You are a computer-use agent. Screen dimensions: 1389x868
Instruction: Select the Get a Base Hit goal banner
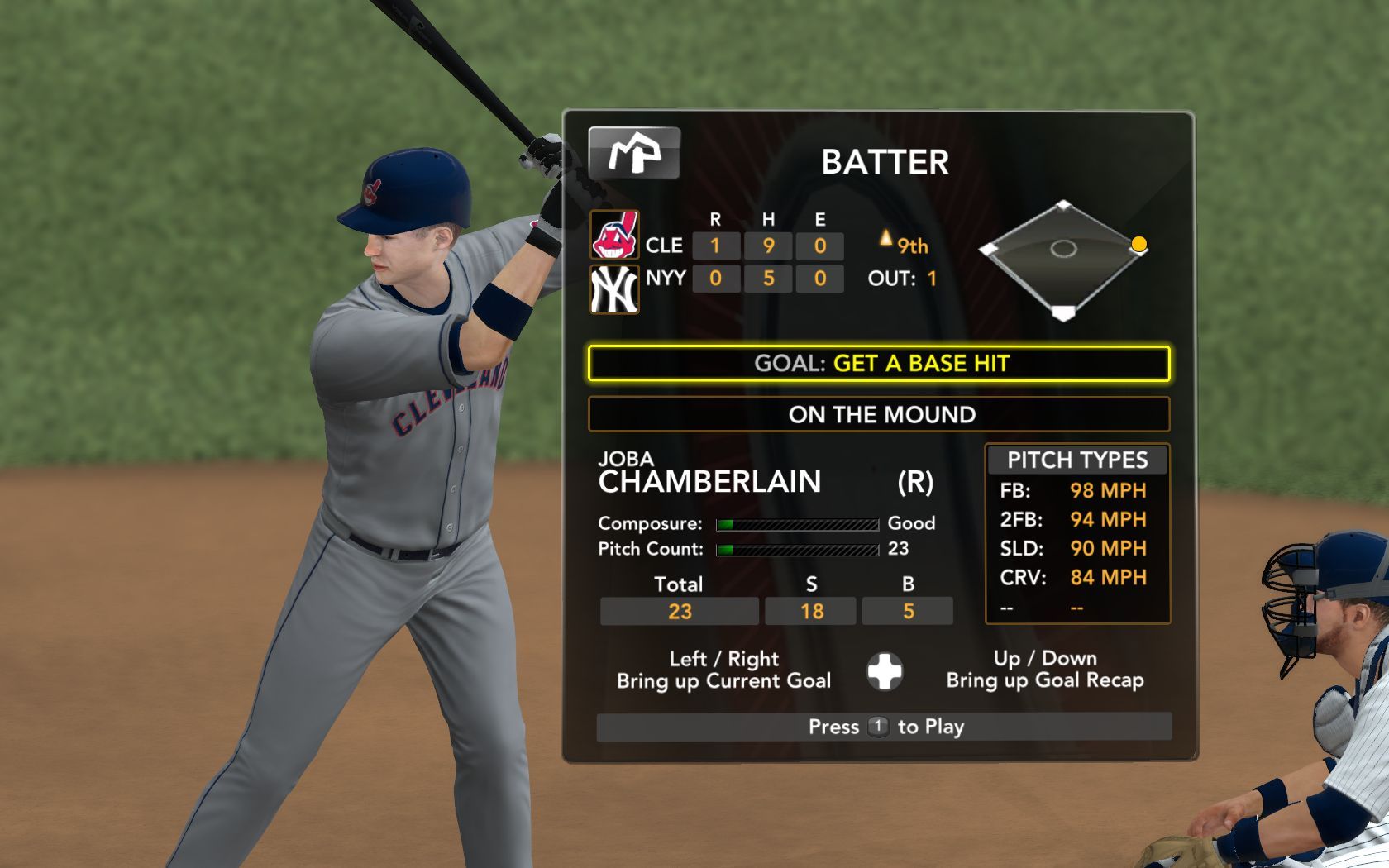[879, 364]
